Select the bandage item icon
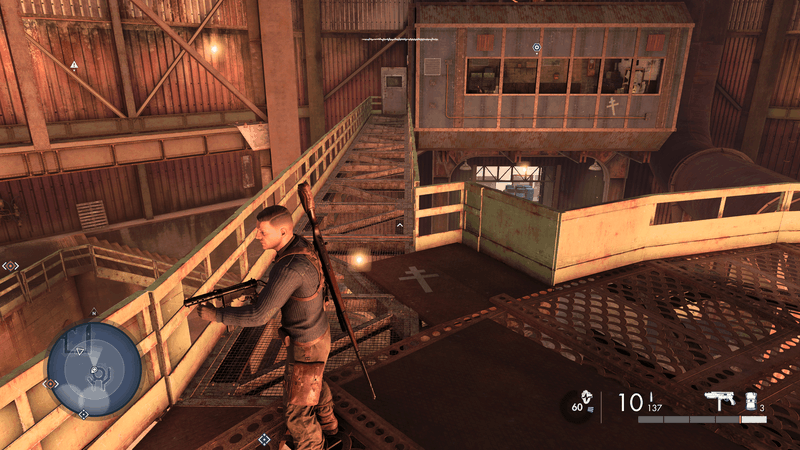Screen dimensions: 800x450 (x=750, y=400)
